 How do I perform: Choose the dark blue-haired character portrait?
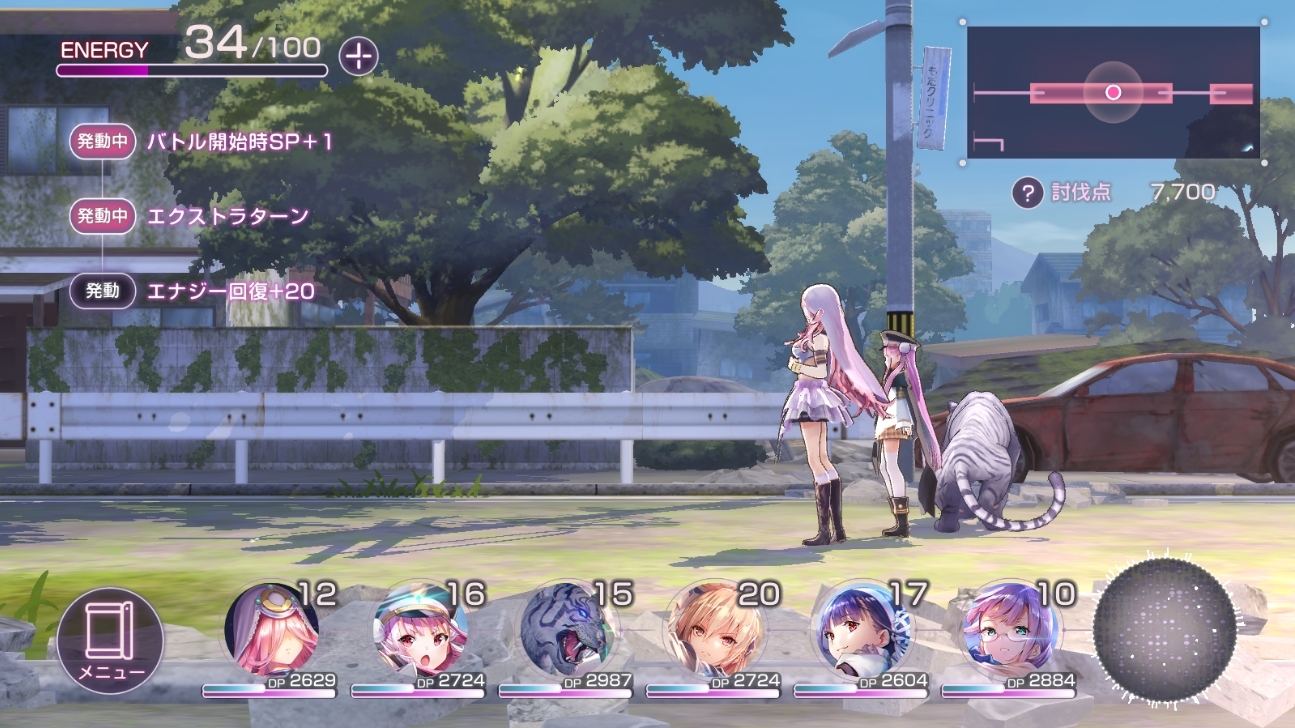(x=862, y=630)
